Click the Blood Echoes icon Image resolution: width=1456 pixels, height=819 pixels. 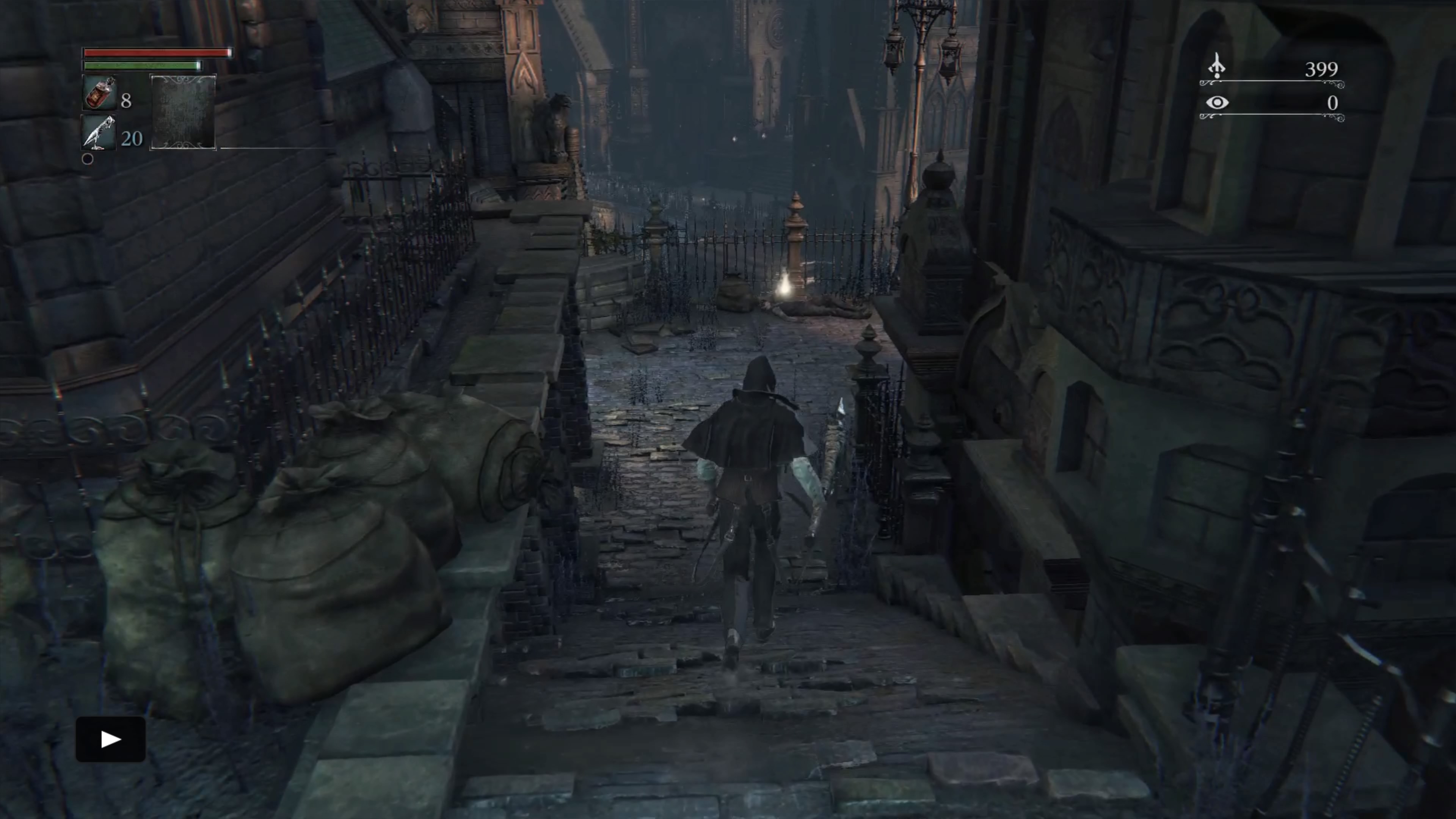[1216, 67]
